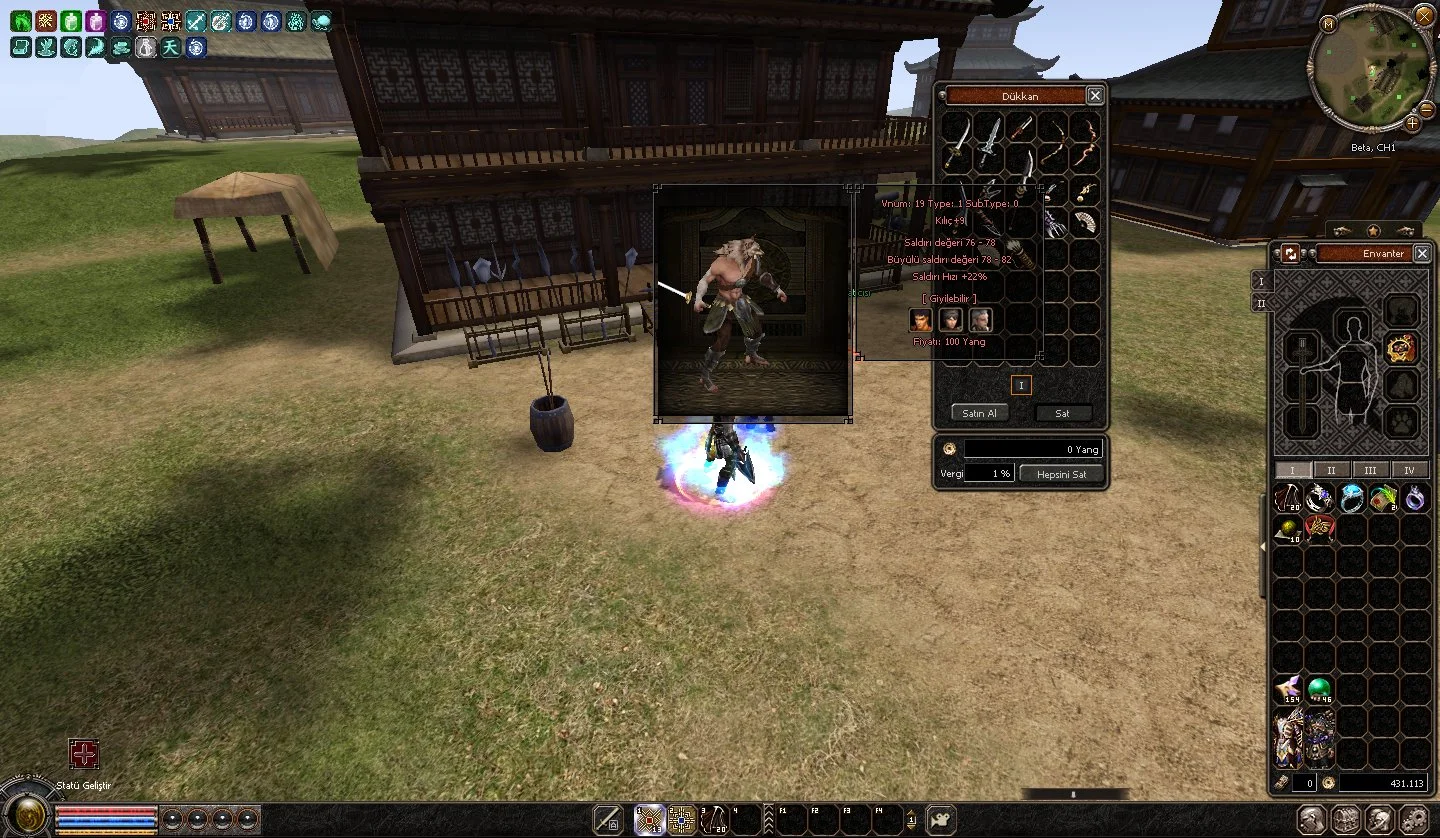
Task: Open the treasure chest inventory button
Action: point(1345,820)
